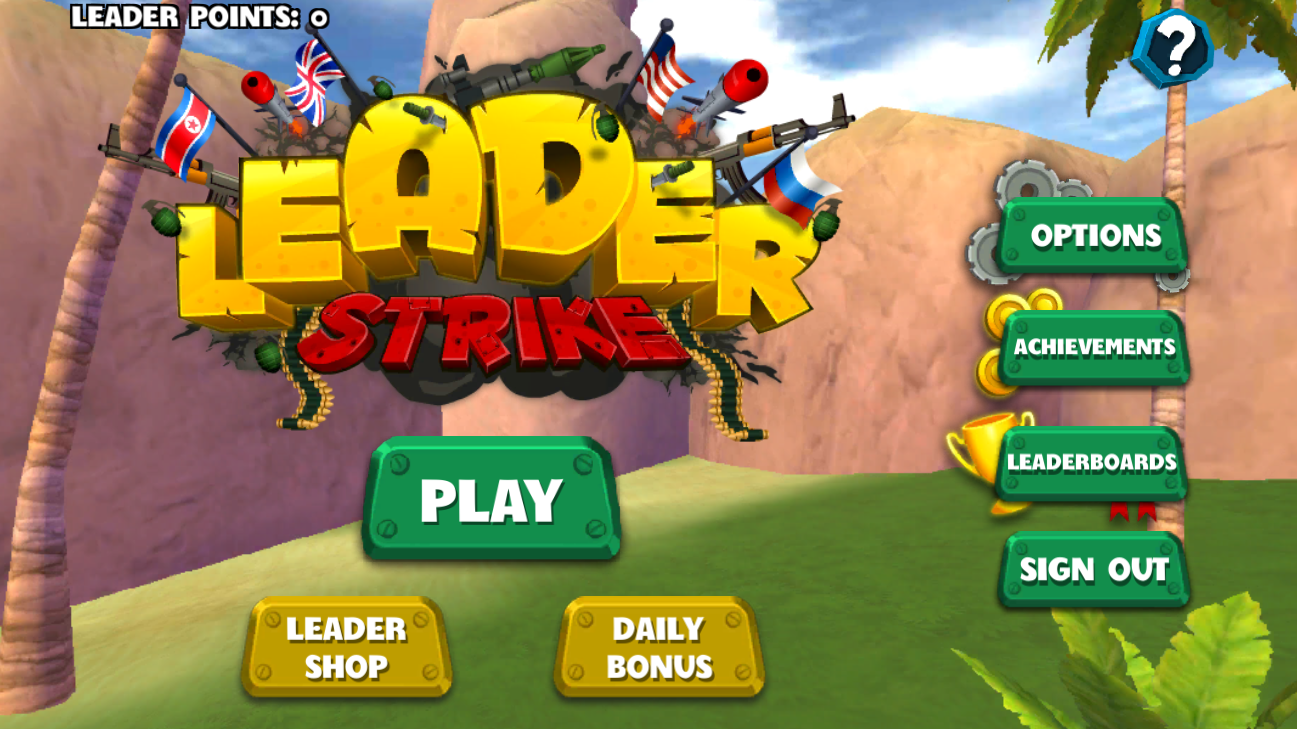Sign Out of your account
The width and height of the screenshot is (1297, 729).
coord(1094,570)
